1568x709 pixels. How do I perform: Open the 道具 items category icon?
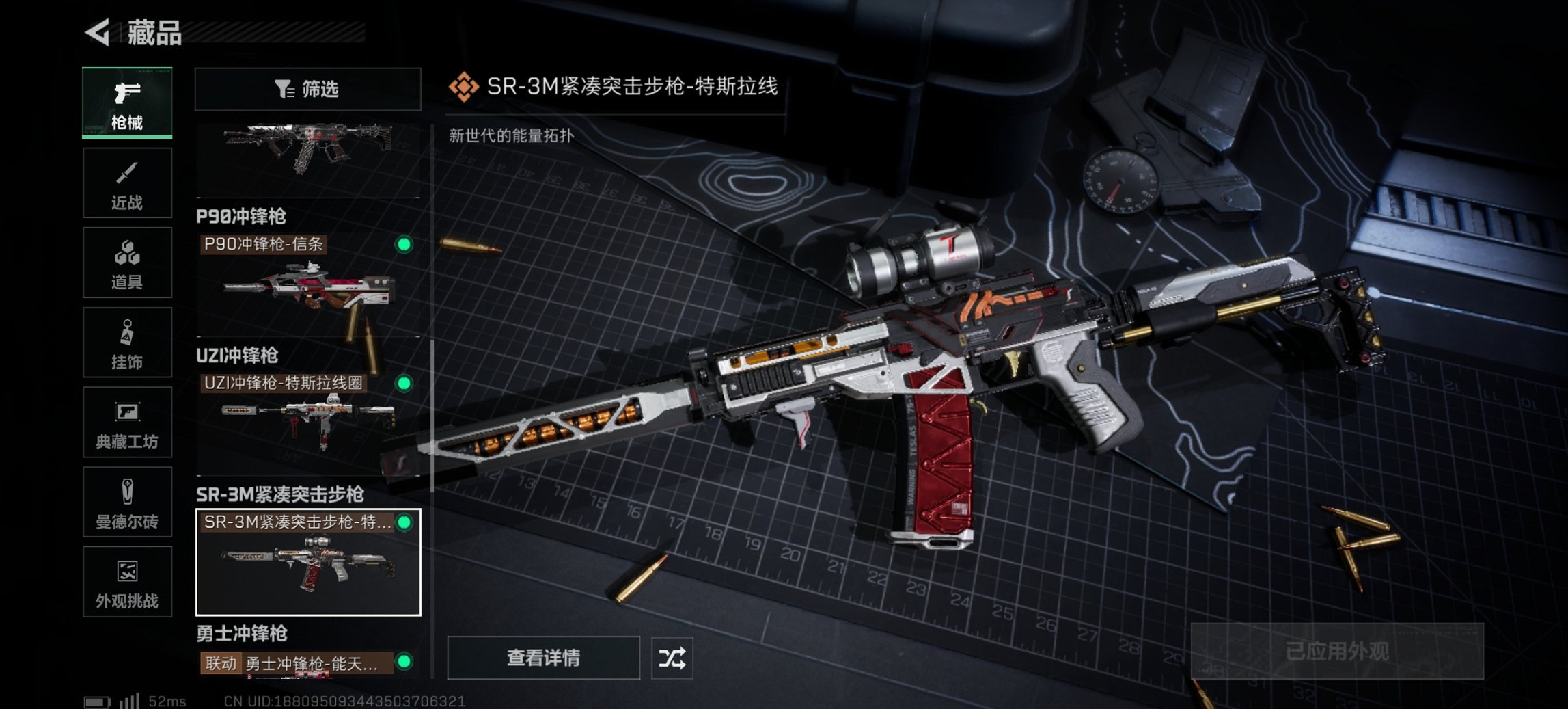coord(127,263)
